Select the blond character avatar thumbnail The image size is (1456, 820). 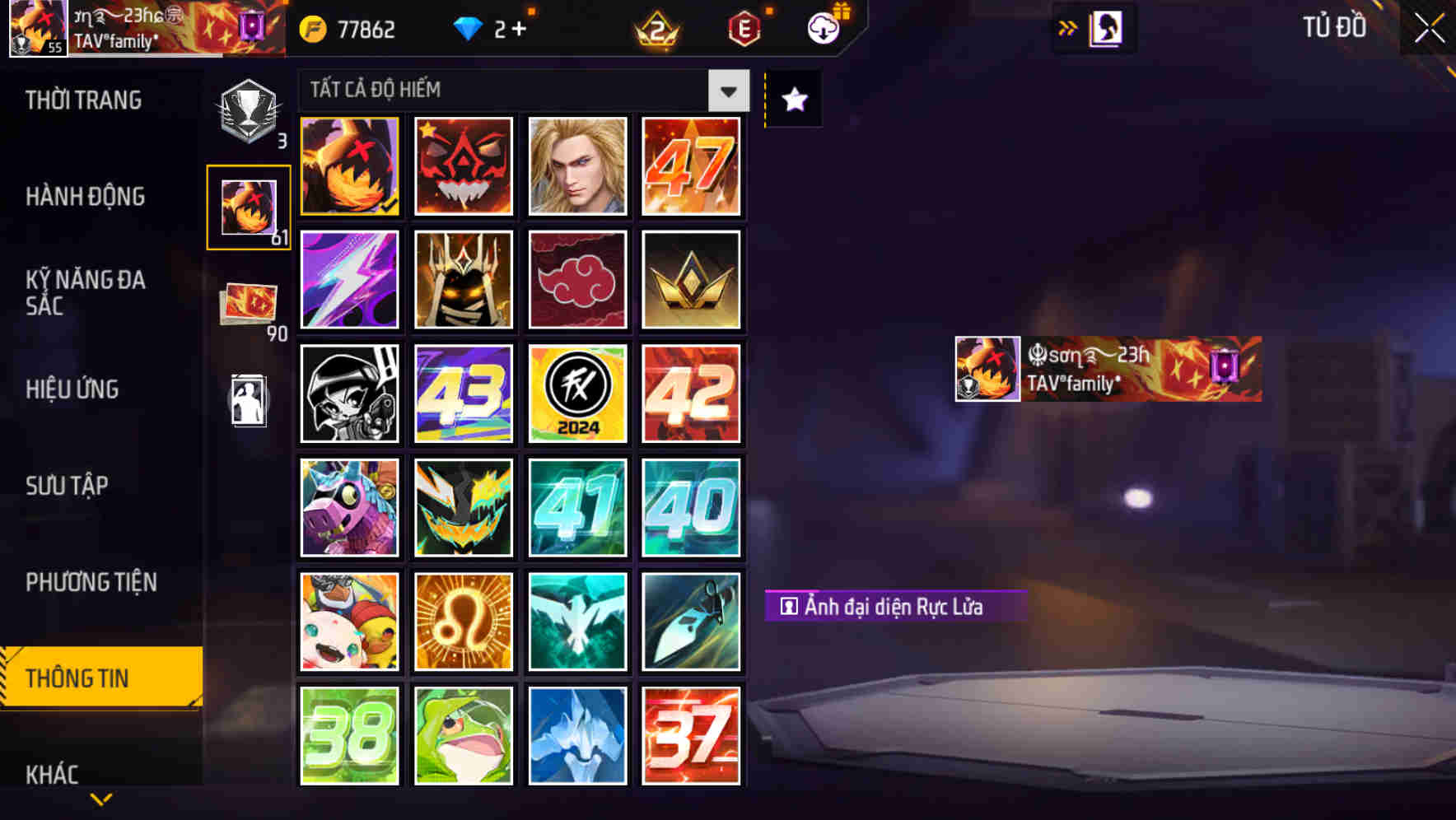tap(577, 166)
